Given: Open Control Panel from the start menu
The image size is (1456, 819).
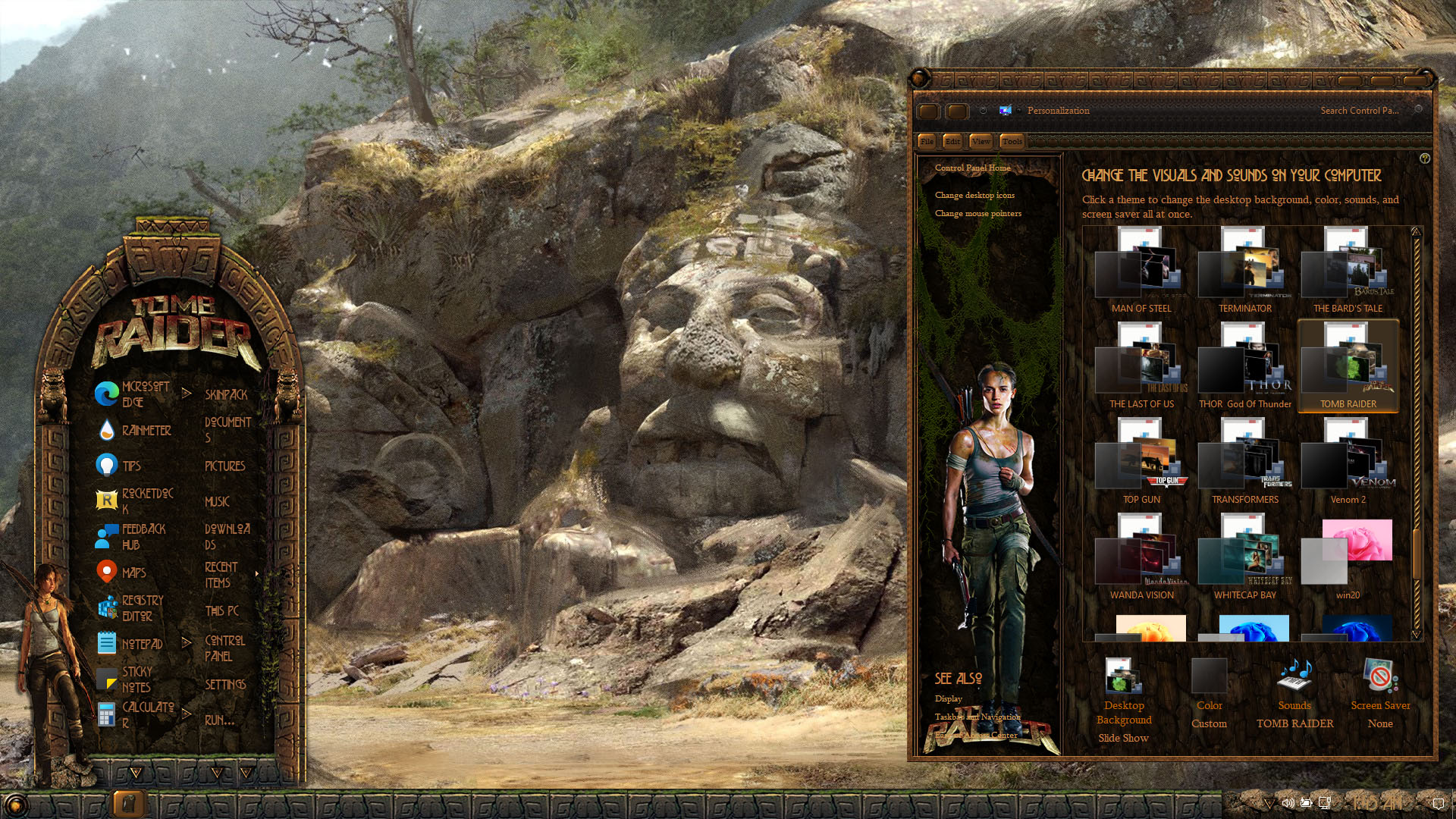Looking at the screenshot, I should [x=224, y=648].
